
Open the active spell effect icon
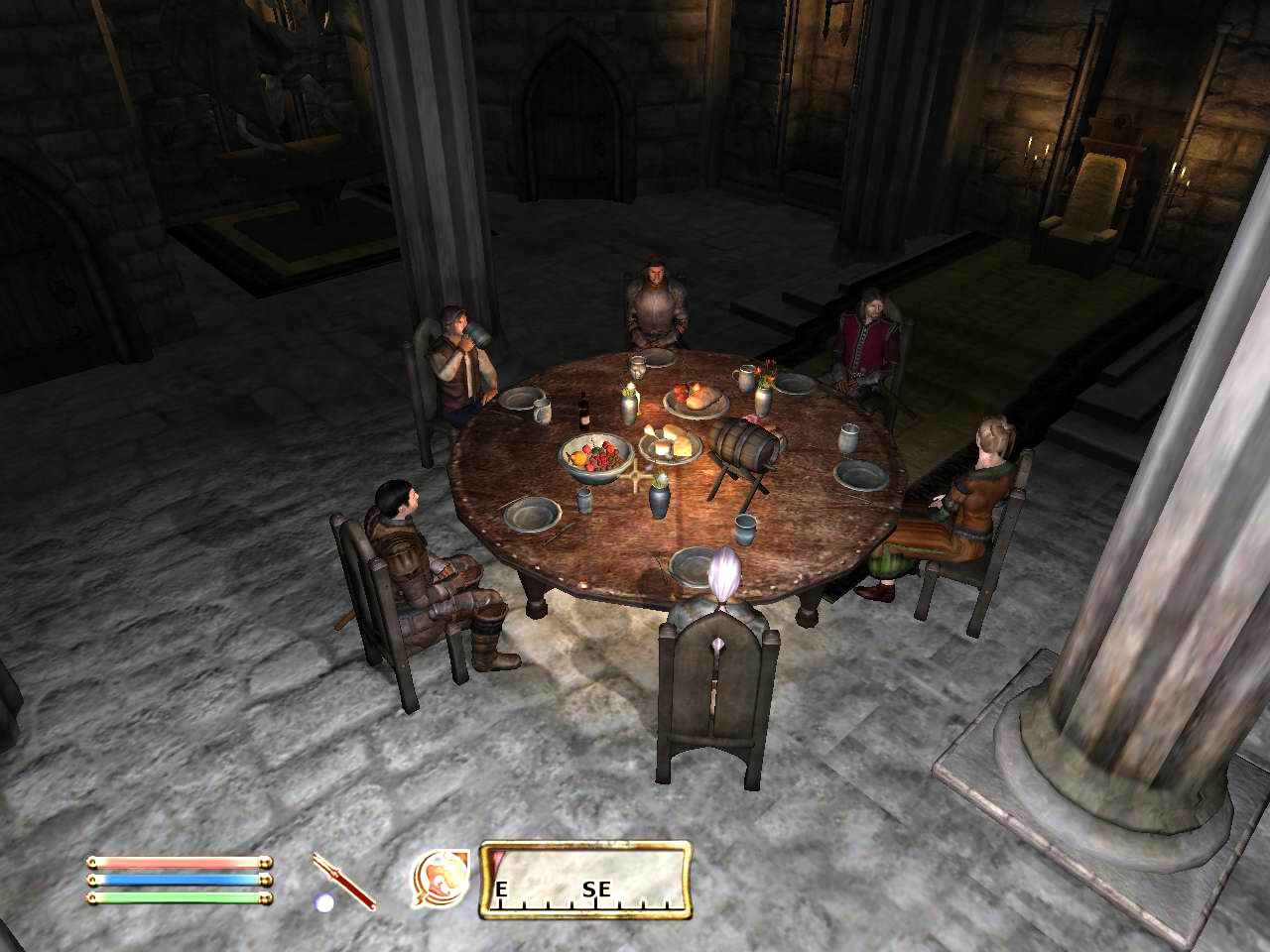[x=441, y=879]
